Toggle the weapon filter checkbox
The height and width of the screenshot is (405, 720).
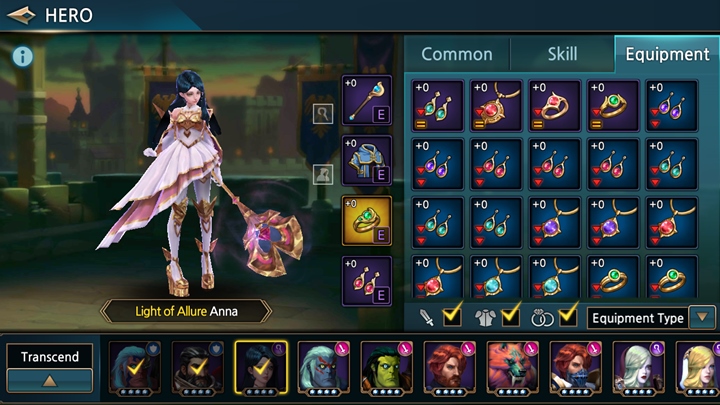click(451, 318)
